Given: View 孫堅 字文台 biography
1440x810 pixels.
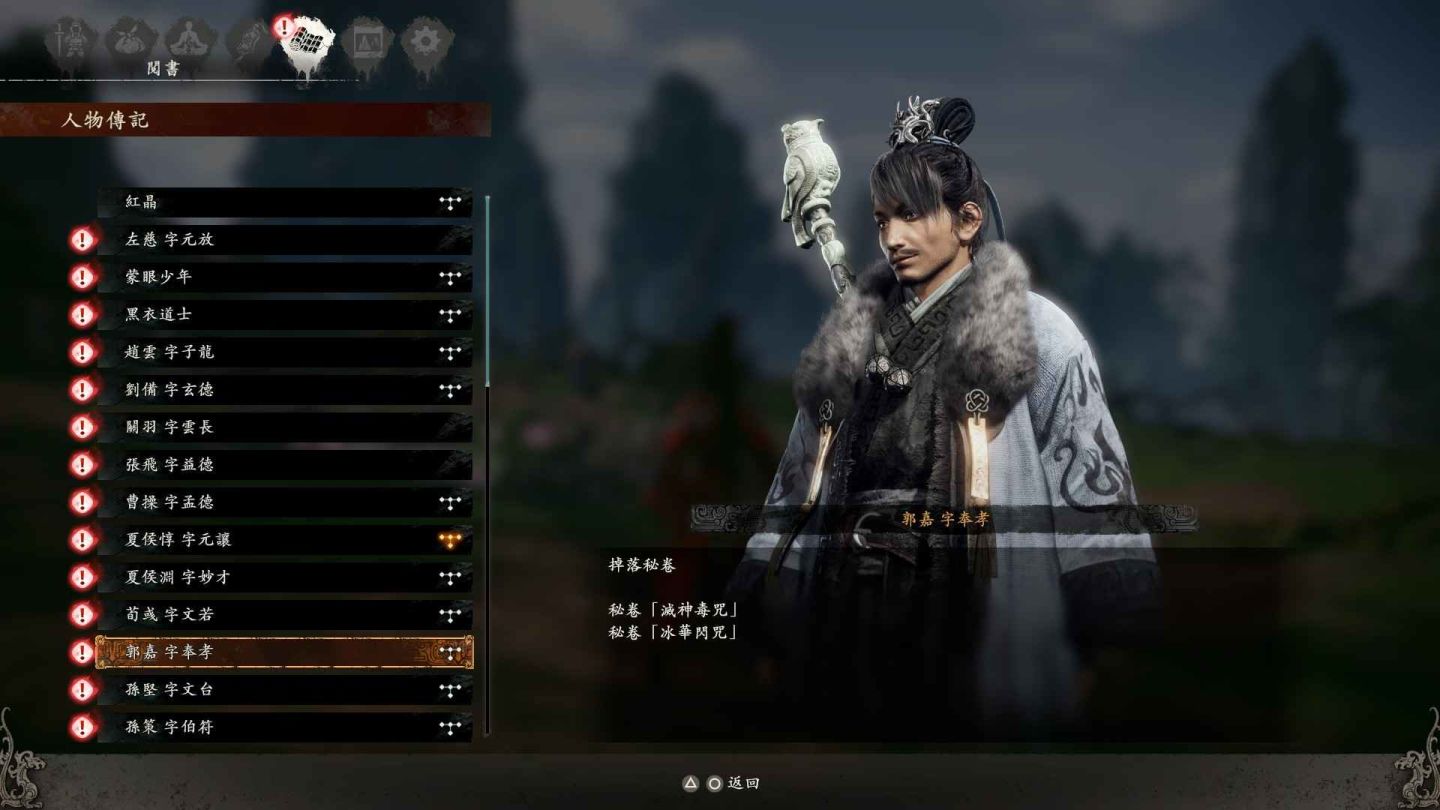Looking at the screenshot, I should pos(285,690).
